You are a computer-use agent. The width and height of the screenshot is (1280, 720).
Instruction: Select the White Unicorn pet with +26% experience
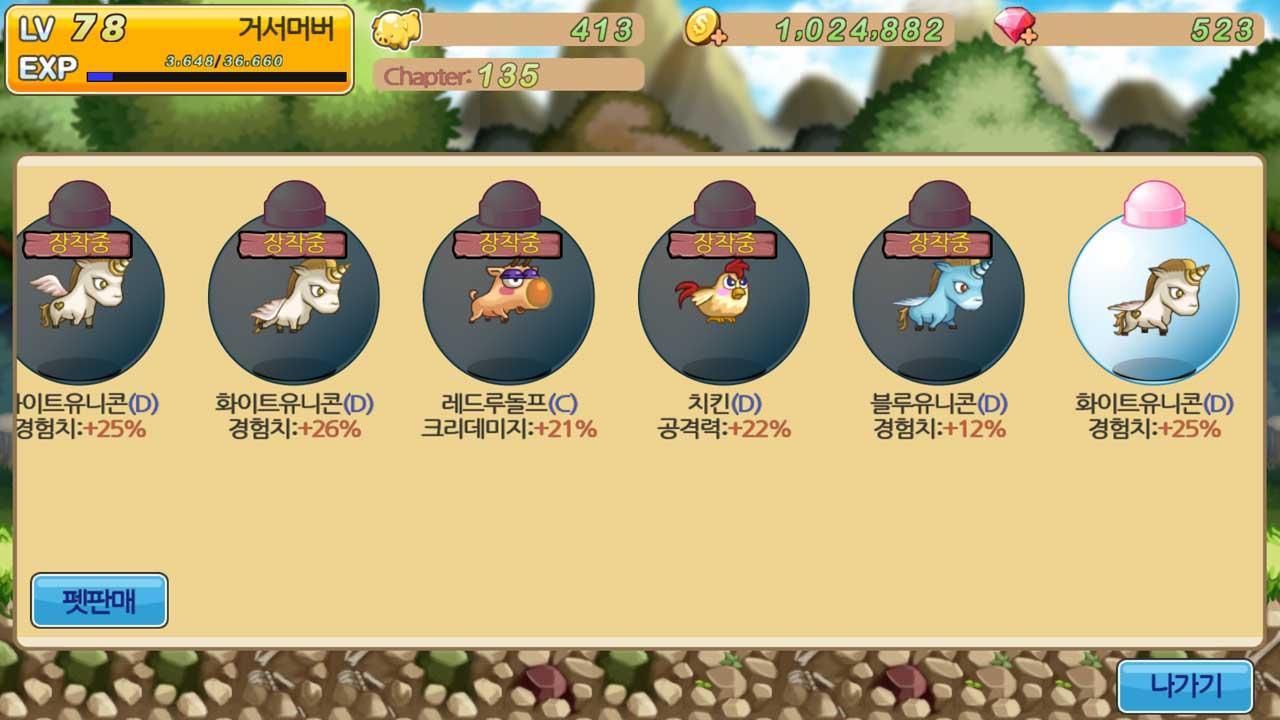coord(295,295)
